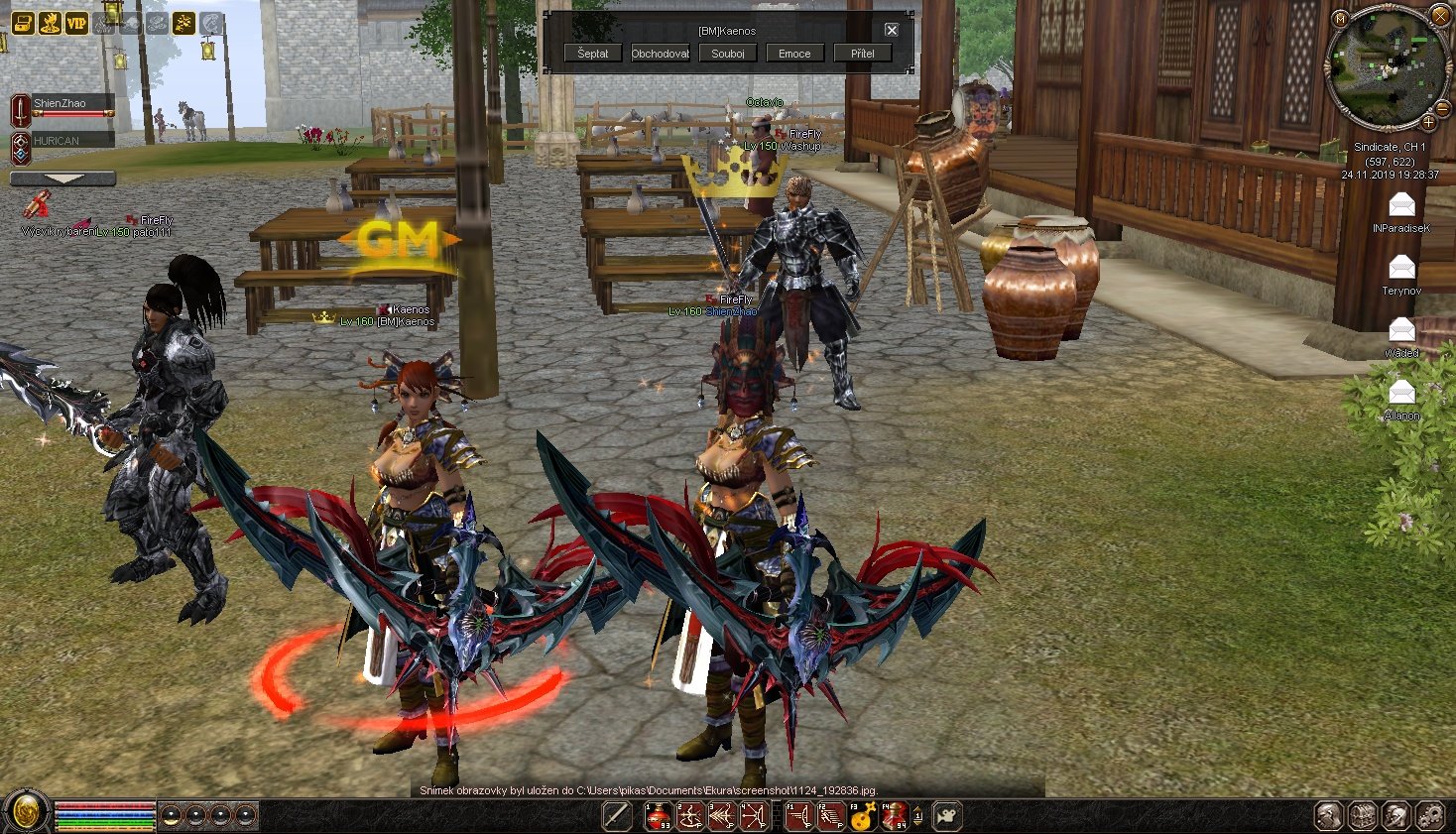Activate the bow skill in slot 2
1456x834 pixels.
pos(691,816)
